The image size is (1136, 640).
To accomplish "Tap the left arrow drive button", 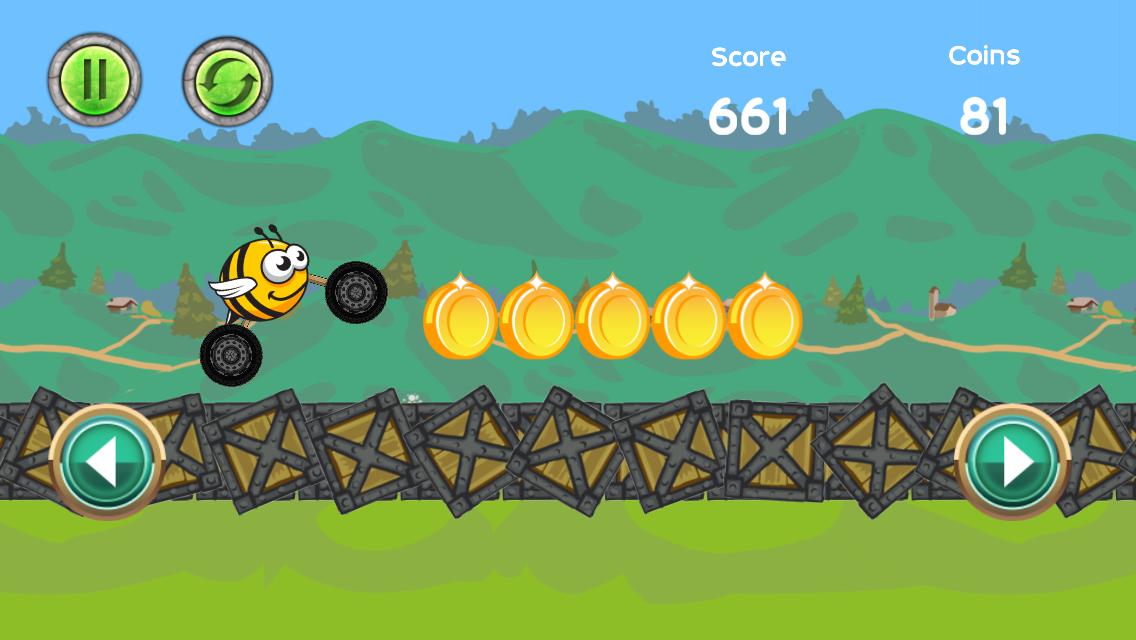I will (x=107, y=461).
